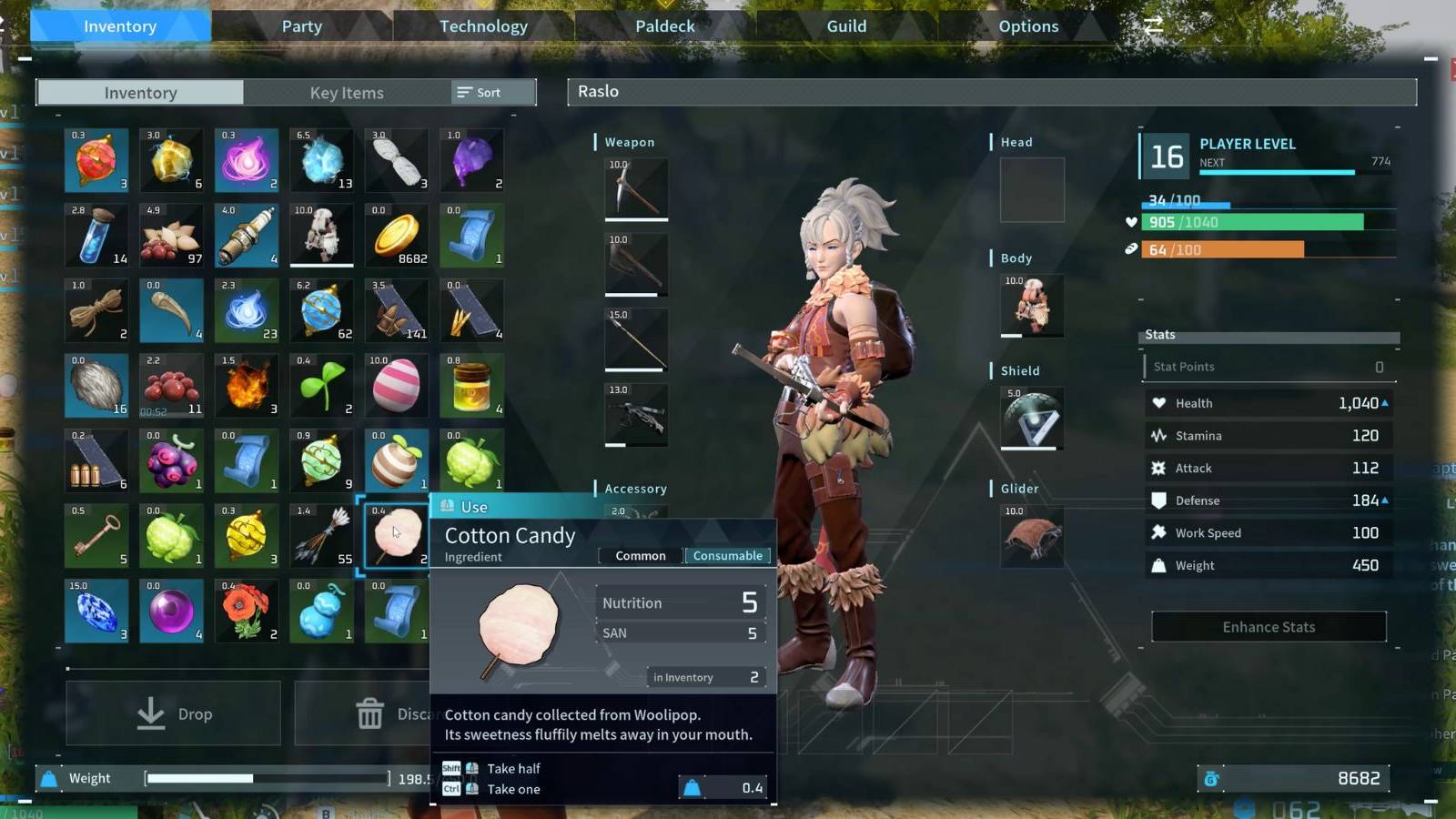Open the crossbow in the bottom Weapon slot
The height and width of the screenshot is (819, 1456).
tap(635, 416)
